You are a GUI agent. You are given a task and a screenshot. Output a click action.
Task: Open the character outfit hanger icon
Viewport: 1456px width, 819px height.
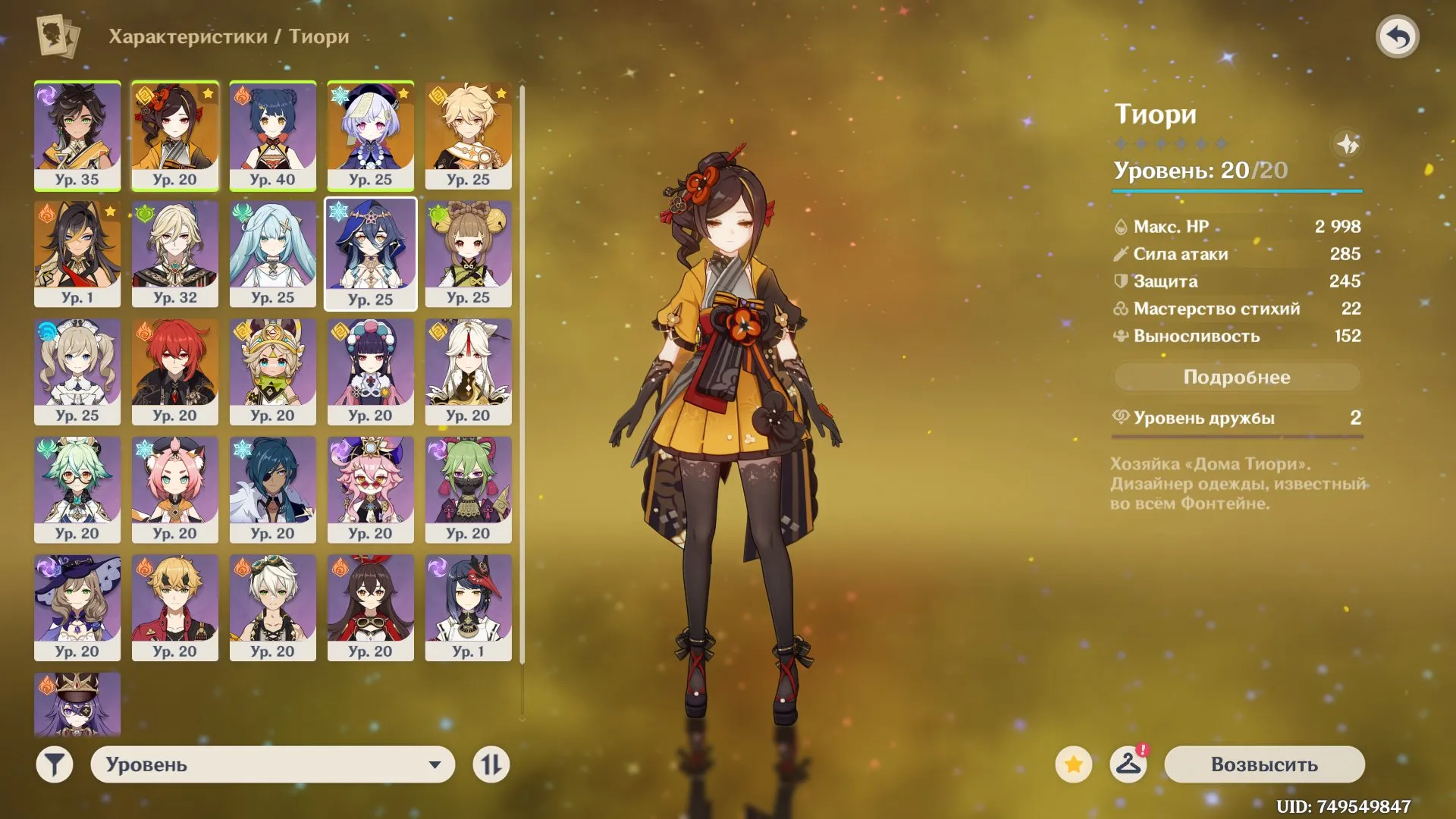point(1129,764)
